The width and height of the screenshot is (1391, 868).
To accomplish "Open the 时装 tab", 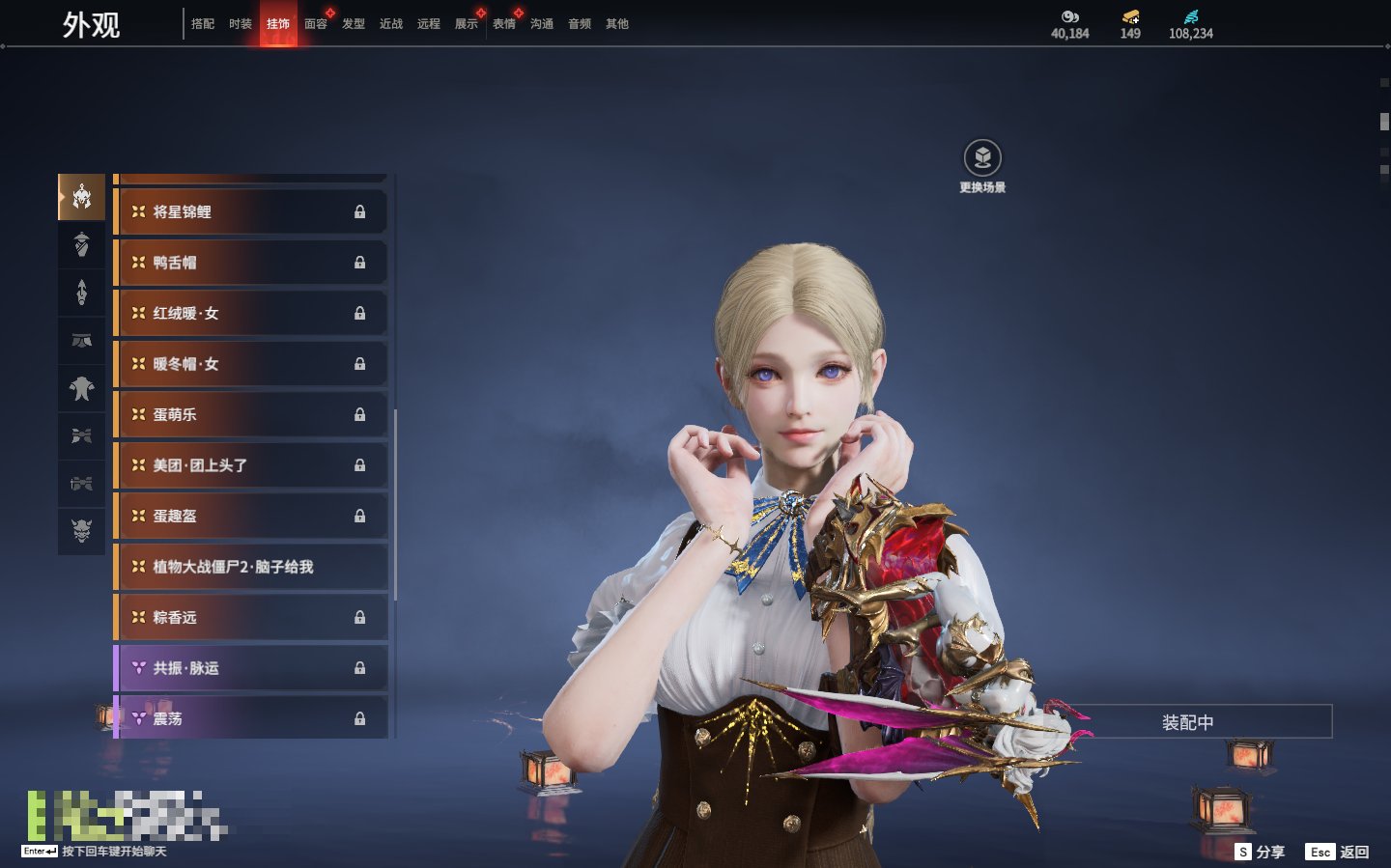I will coord(241,24).
